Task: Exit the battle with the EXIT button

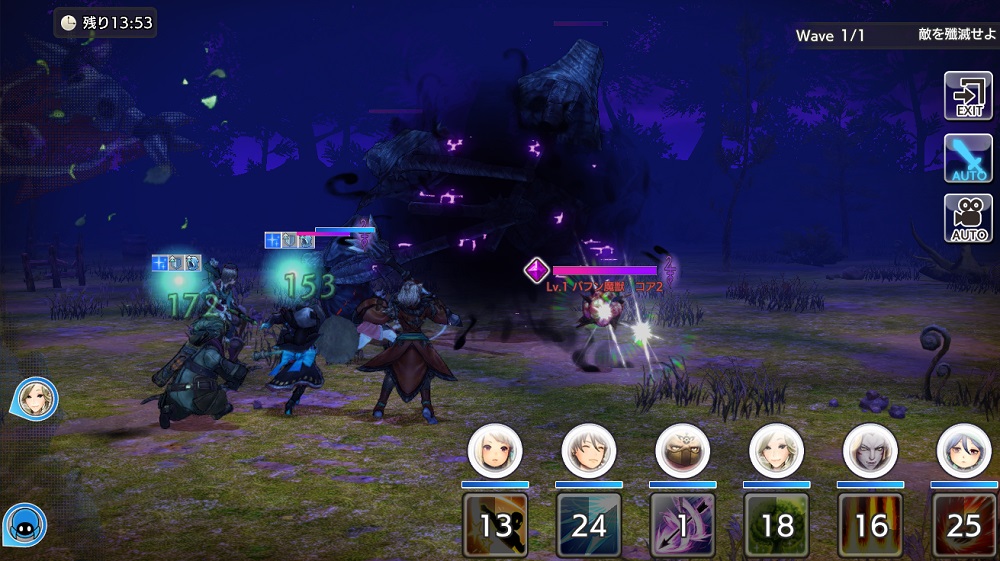Action: (968, 96)
